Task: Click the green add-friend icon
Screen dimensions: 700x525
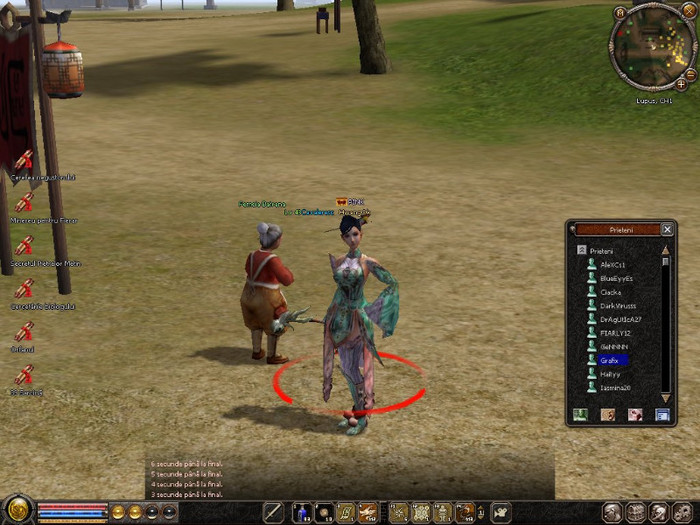Action: [x=580, y=414]
